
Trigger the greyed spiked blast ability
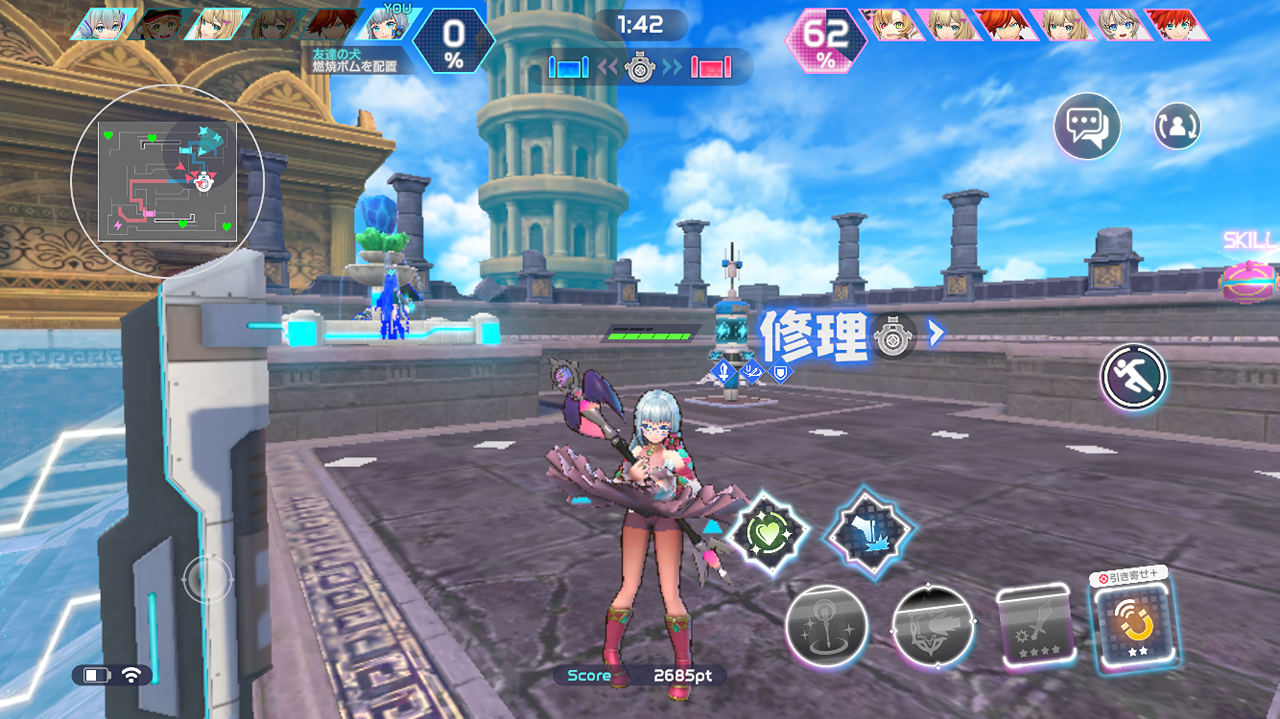(x=932, y=626)
